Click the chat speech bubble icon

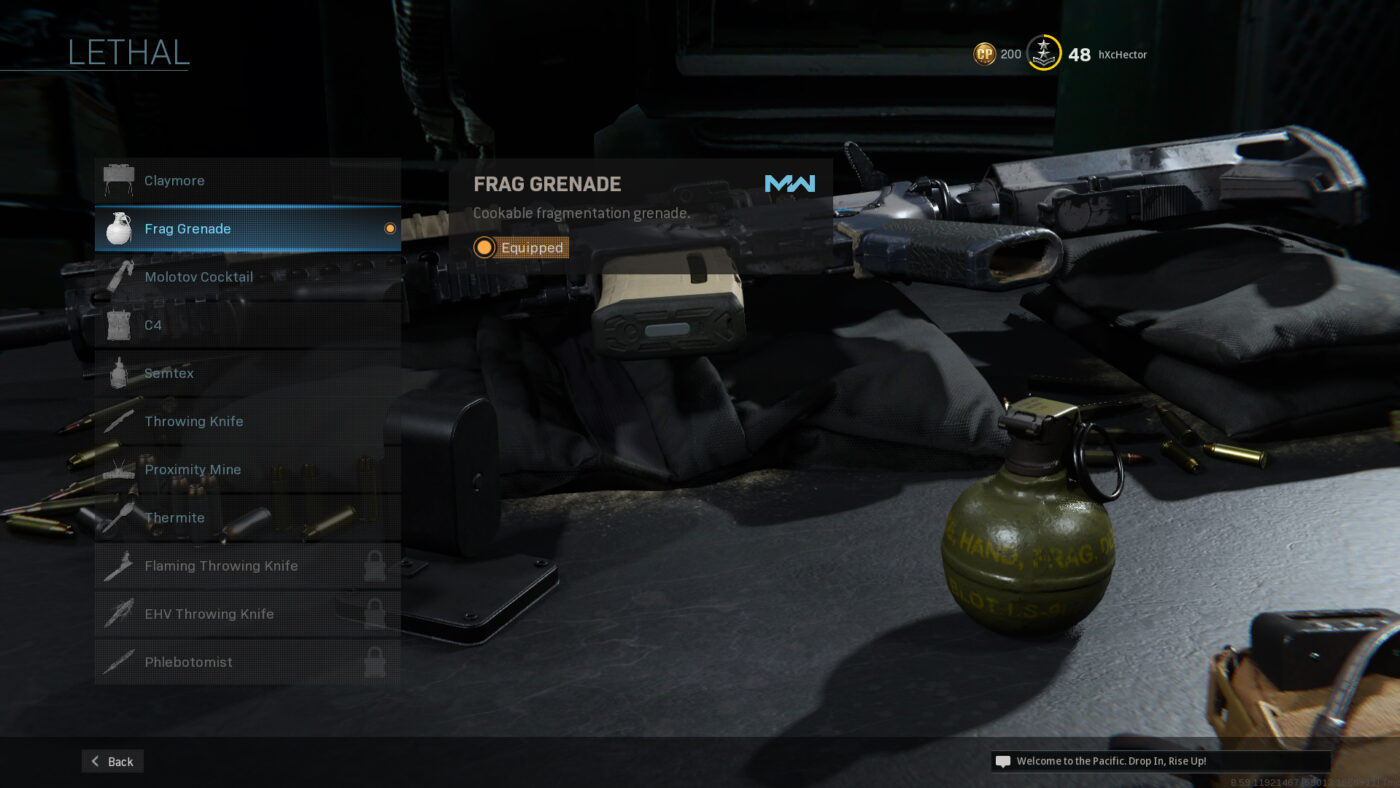pyautogui.click(x=1002, y=760)
